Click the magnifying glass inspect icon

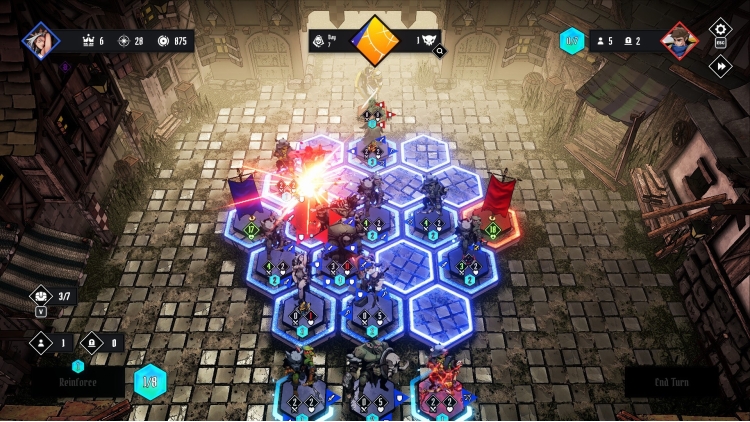point(439,51)
